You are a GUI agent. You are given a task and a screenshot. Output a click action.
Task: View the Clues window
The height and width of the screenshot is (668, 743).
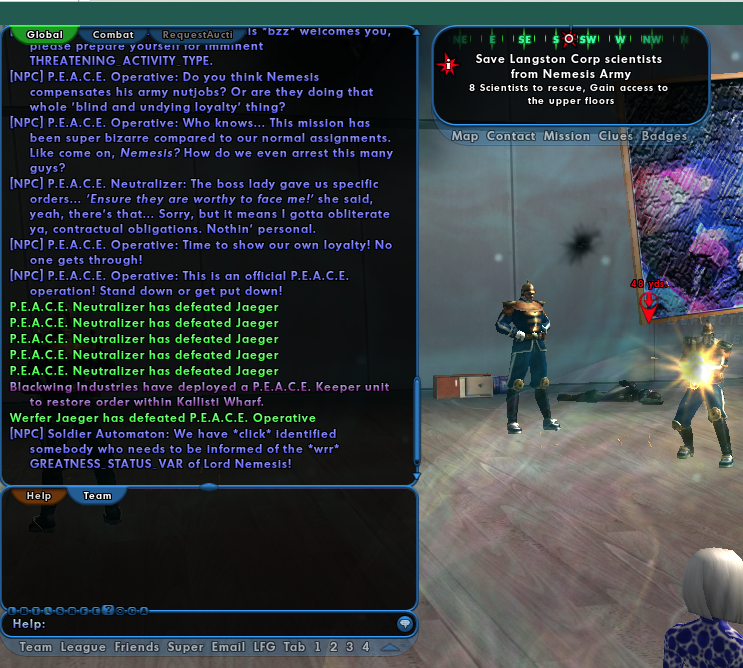tap(617, 136)
